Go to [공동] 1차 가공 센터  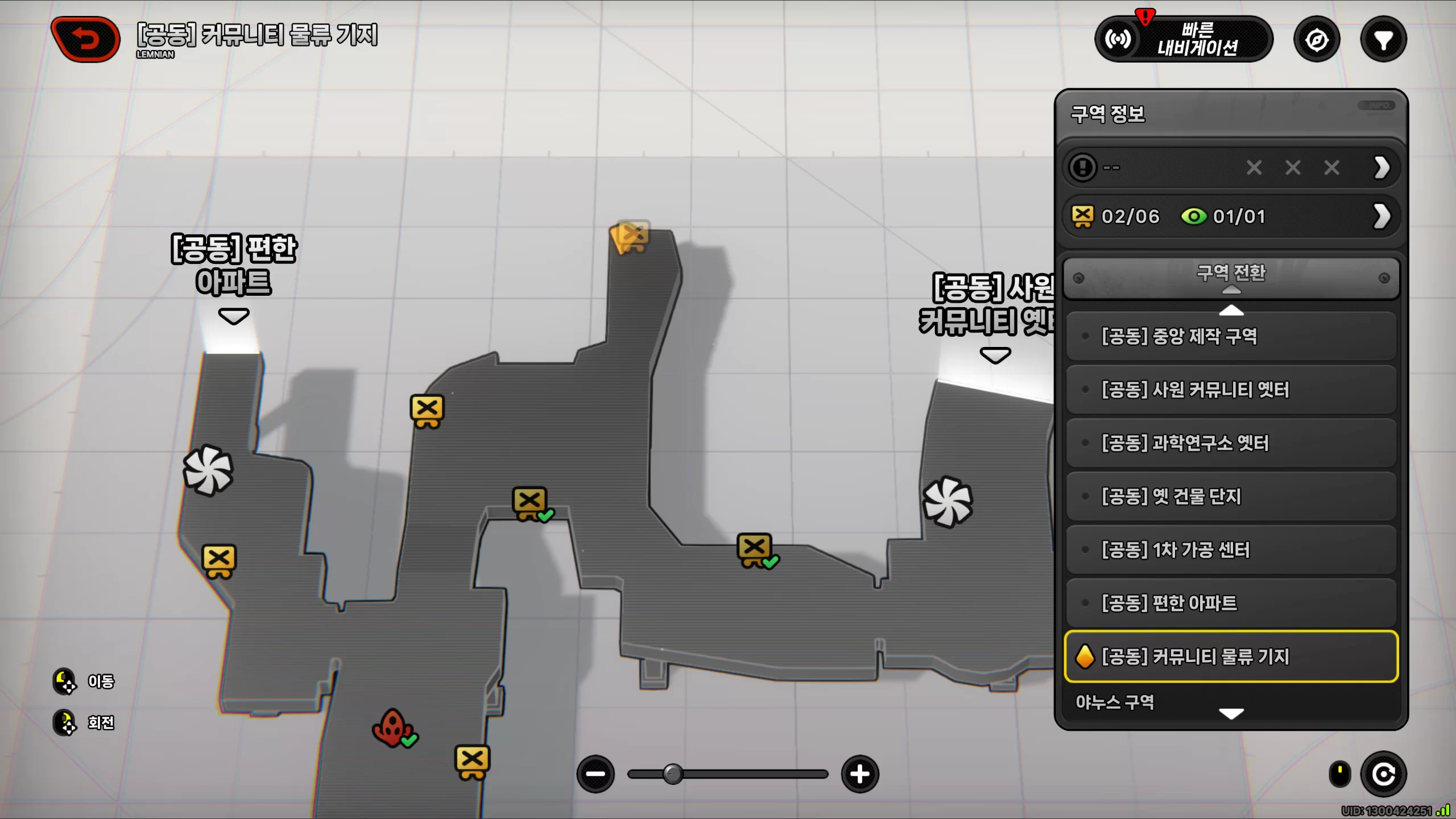pyautogui.click(x=1231, y=550)
